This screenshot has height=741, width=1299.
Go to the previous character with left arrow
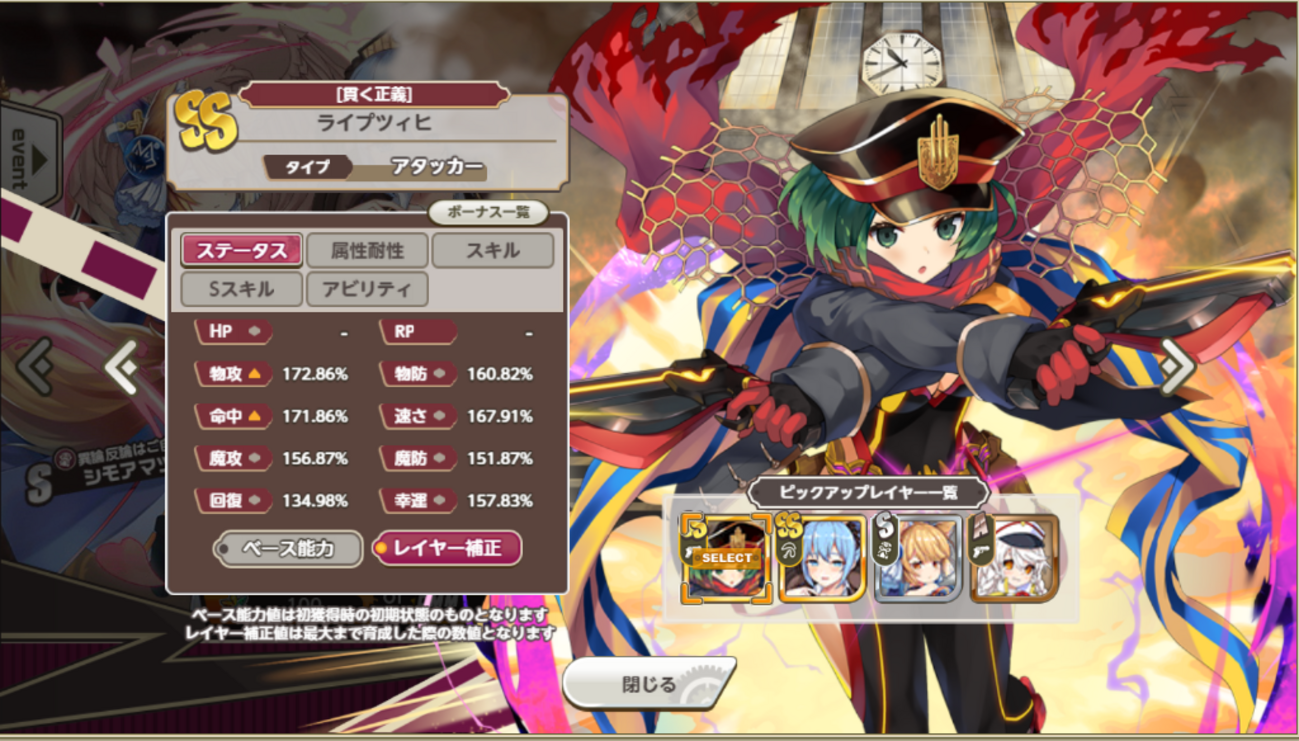[122, 368]
